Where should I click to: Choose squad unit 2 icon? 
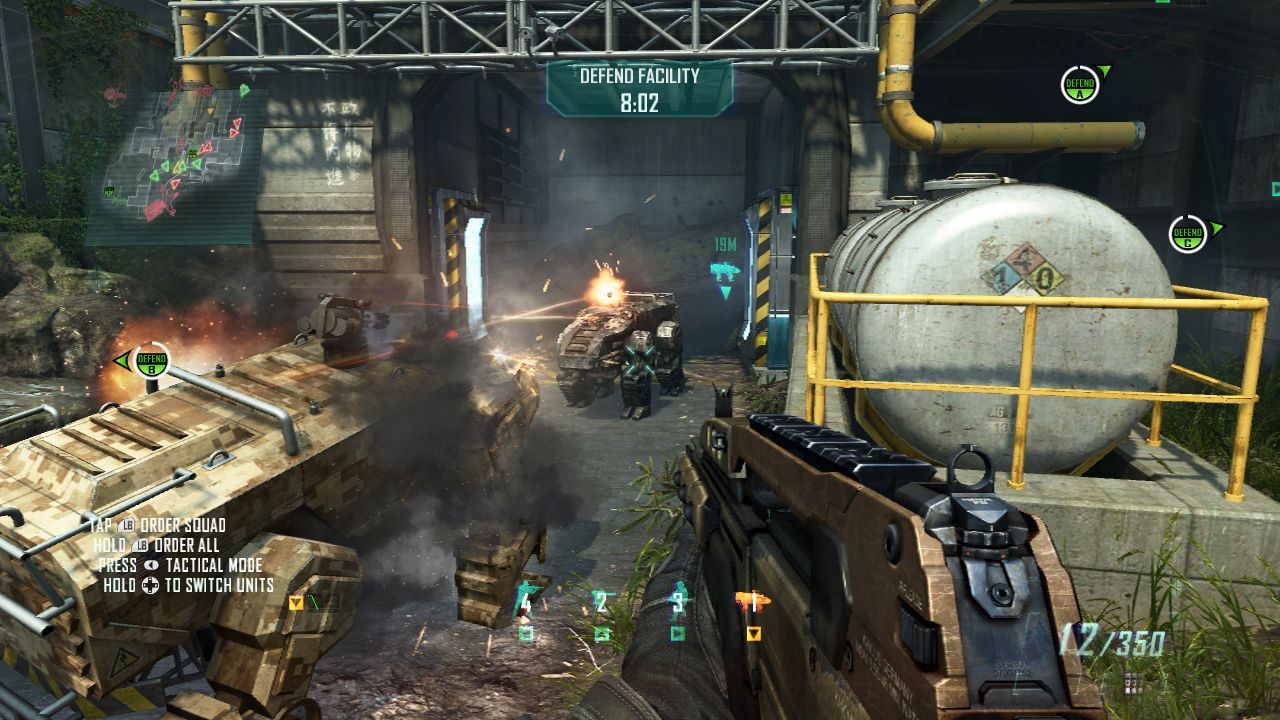[601, 601]
